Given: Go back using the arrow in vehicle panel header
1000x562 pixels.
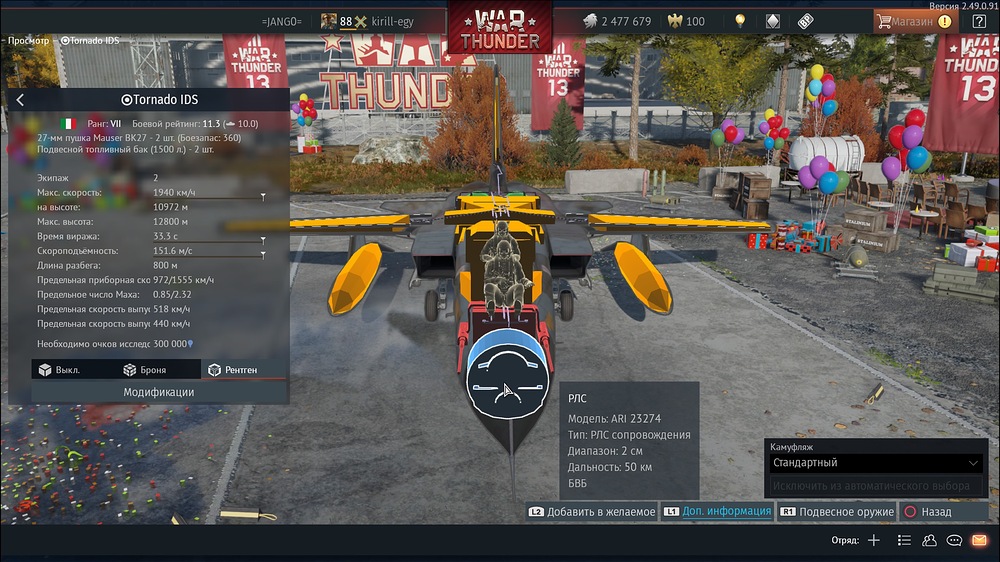Looking at the screenshot, I should (x=20, y=100).
